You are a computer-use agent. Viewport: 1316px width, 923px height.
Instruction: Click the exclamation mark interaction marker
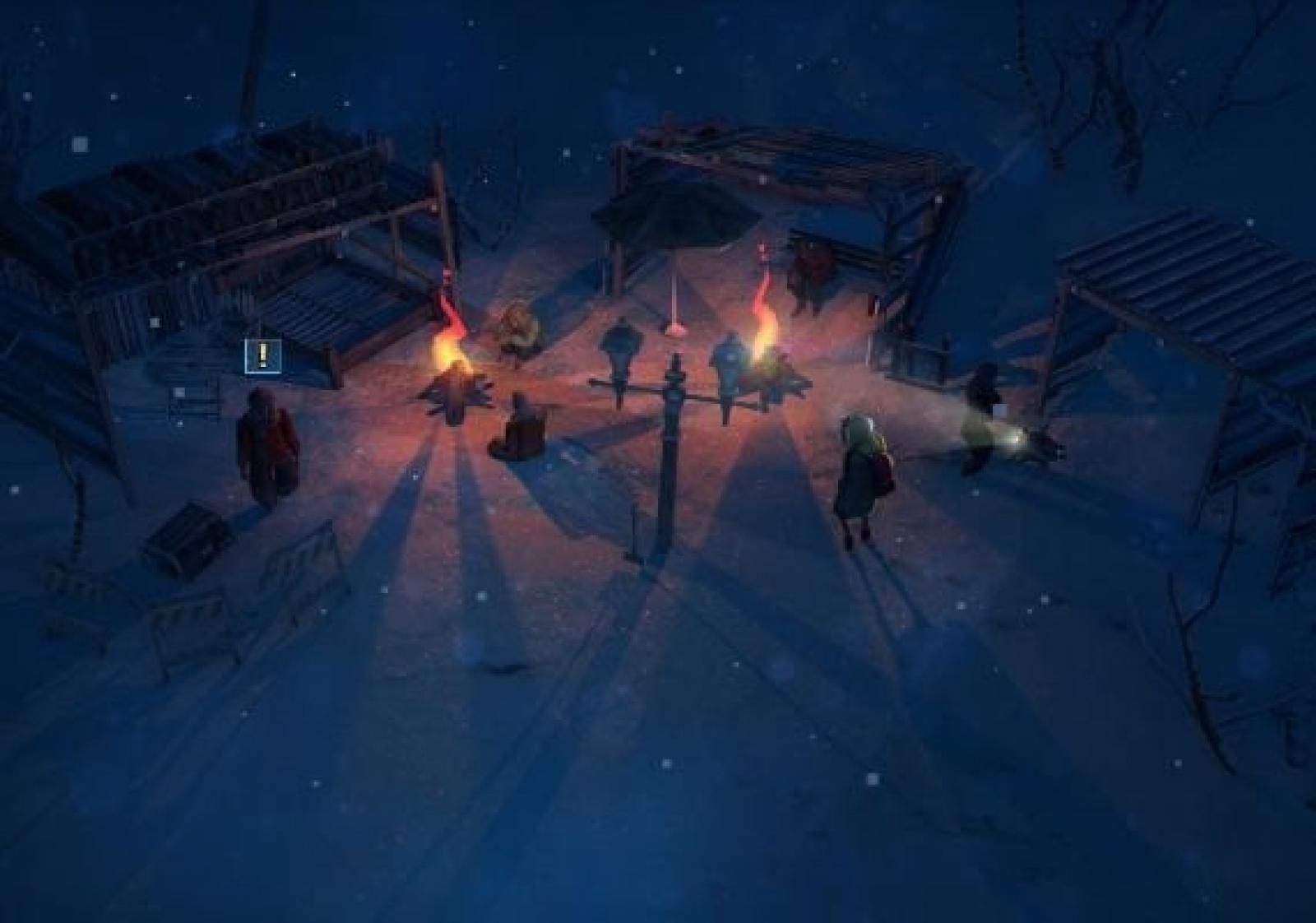[262, 355]
